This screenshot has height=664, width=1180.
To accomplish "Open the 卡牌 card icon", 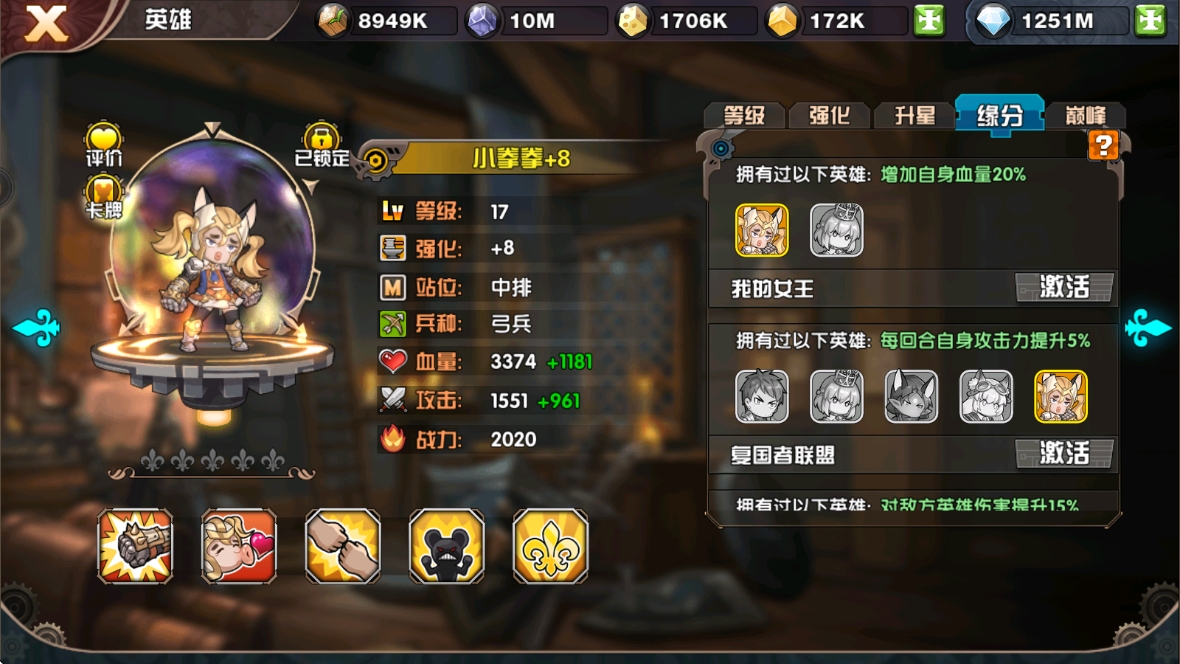I will pyautogui.click(x=103, y=195).
